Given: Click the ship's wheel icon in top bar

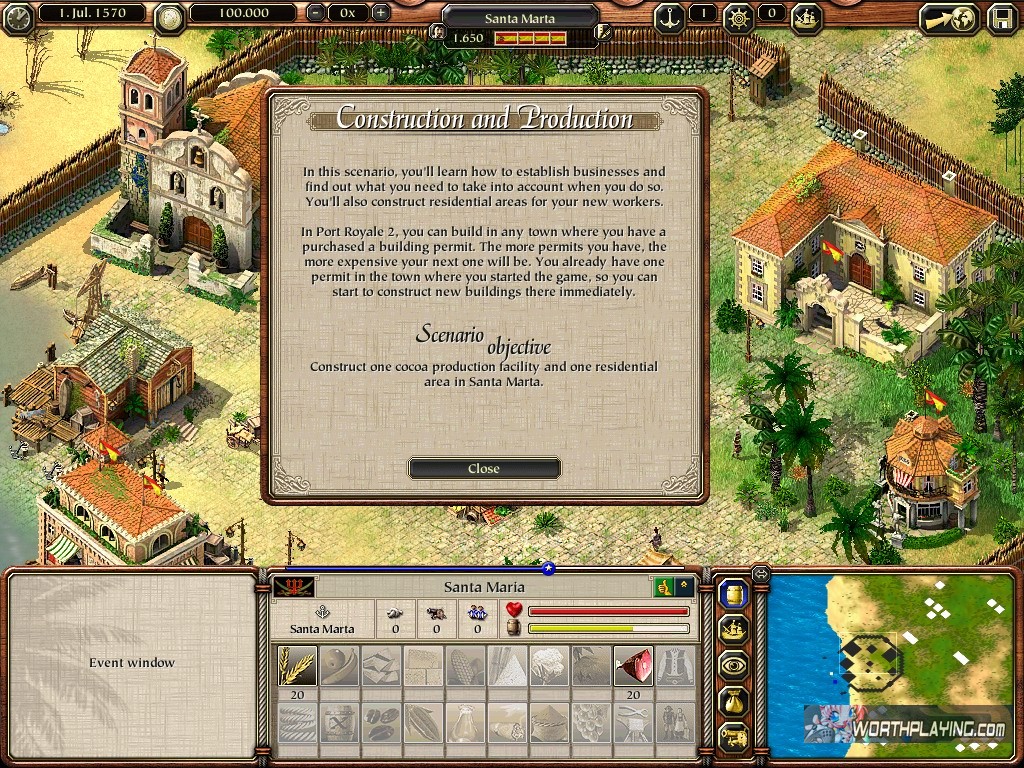Looking at the screenshot, I should coord(738,16).
